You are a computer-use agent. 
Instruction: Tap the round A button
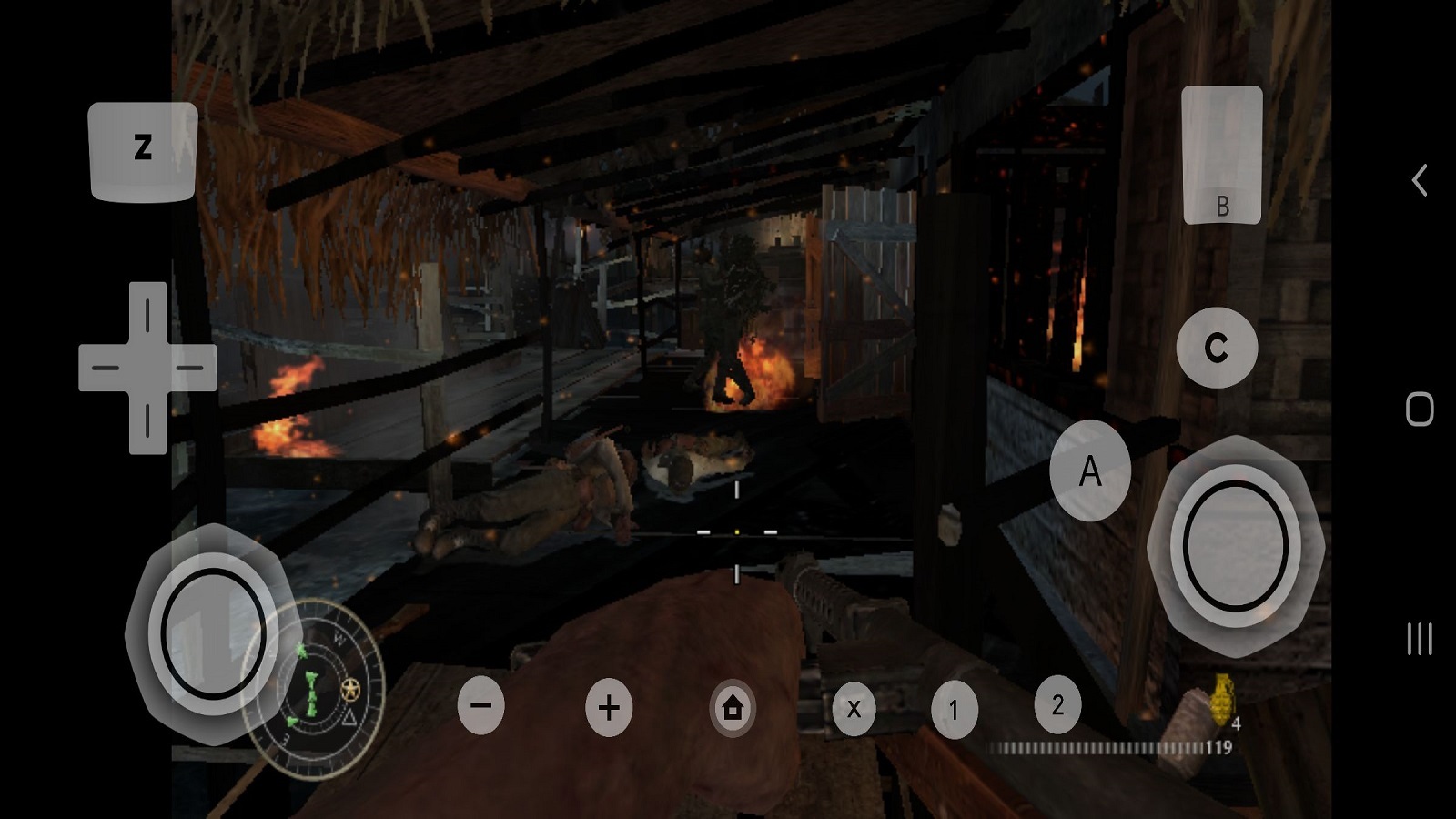[x=1090, y=470]
